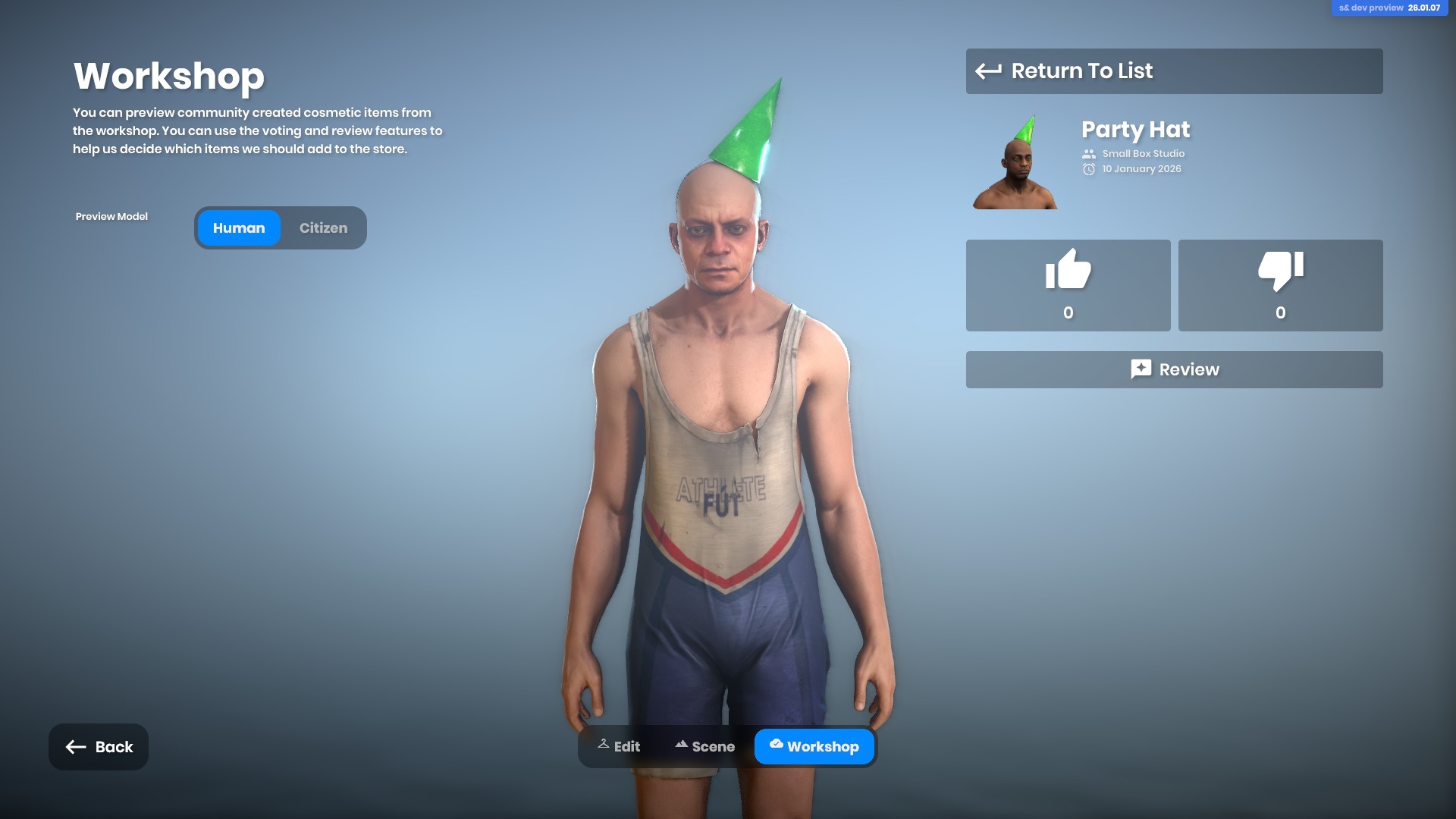The width and height of the screenshot is (1456, 819).
Task: Select the Workshop tab
Action: point(814,747)
